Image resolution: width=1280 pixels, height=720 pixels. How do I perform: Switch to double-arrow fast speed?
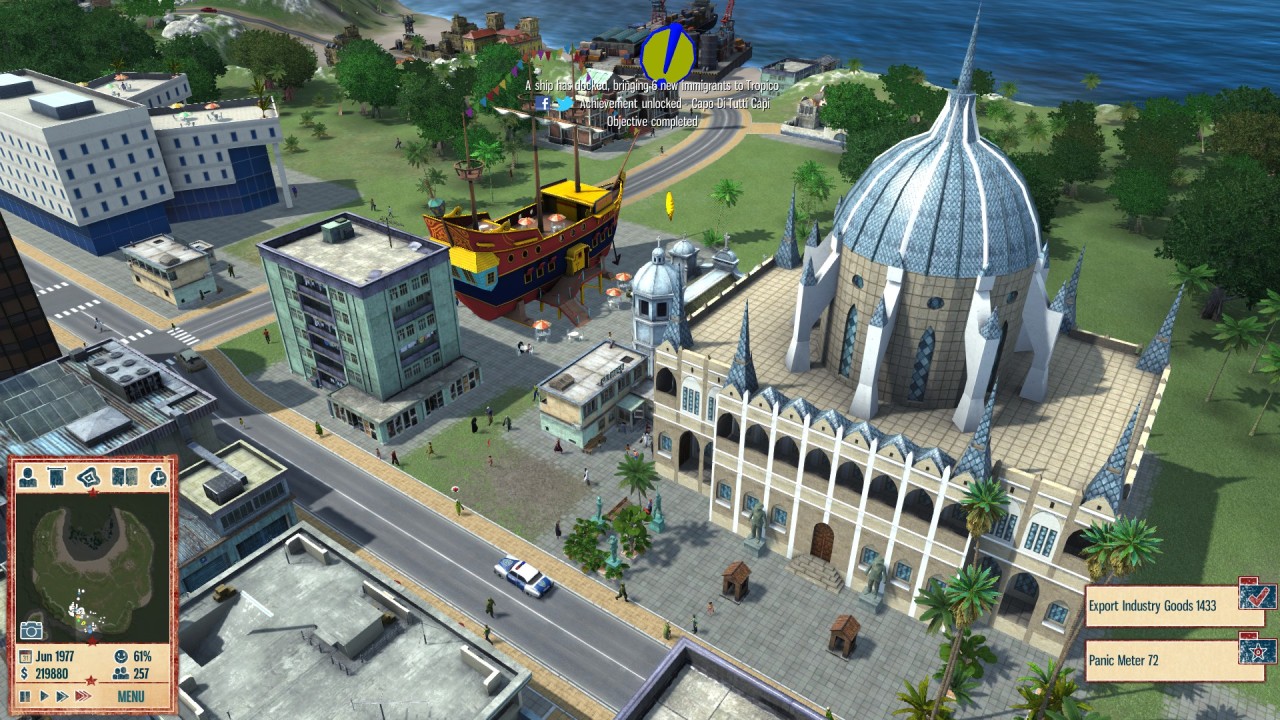62,696
